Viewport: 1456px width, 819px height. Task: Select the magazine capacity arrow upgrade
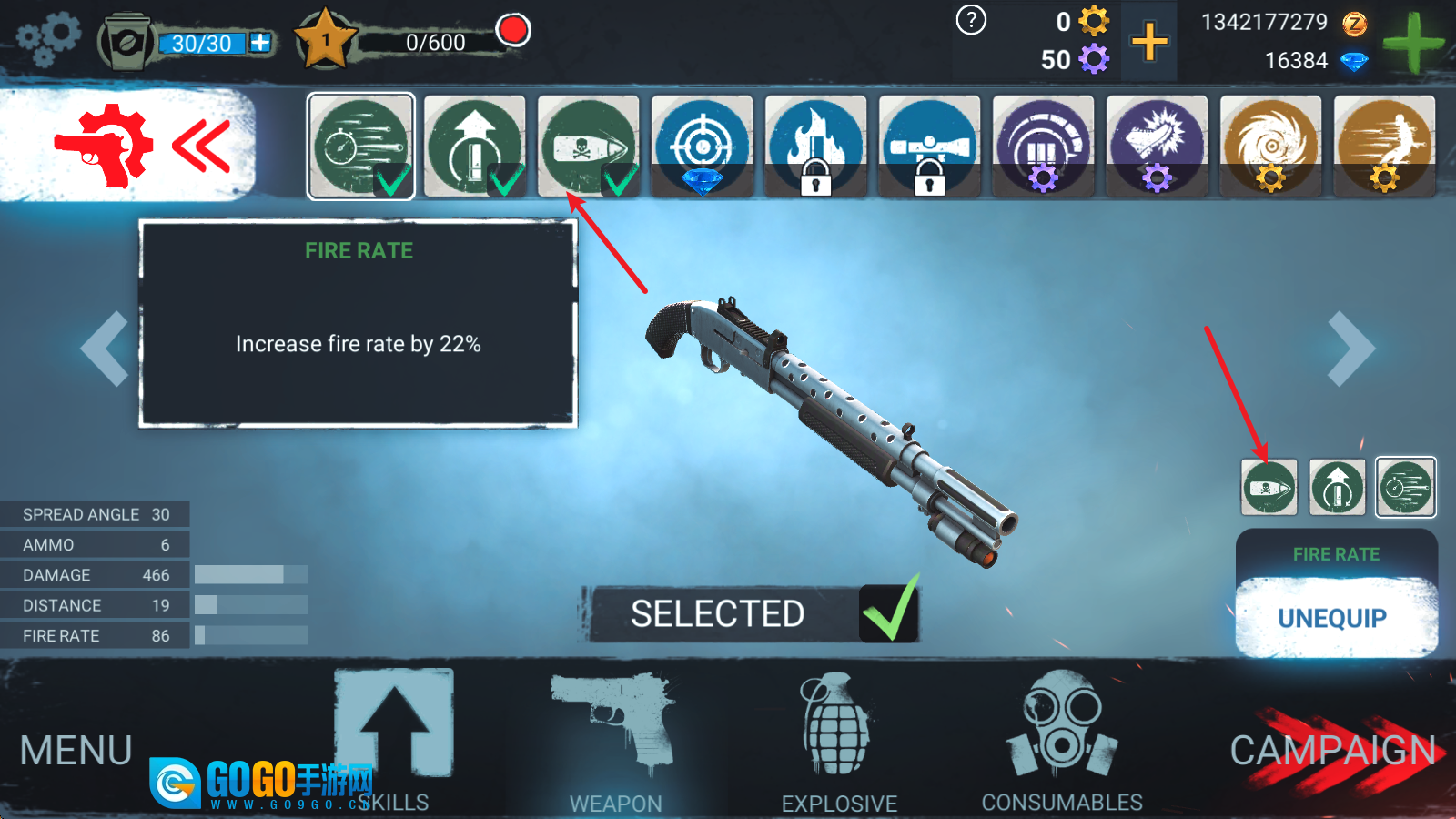pos(474,146)
